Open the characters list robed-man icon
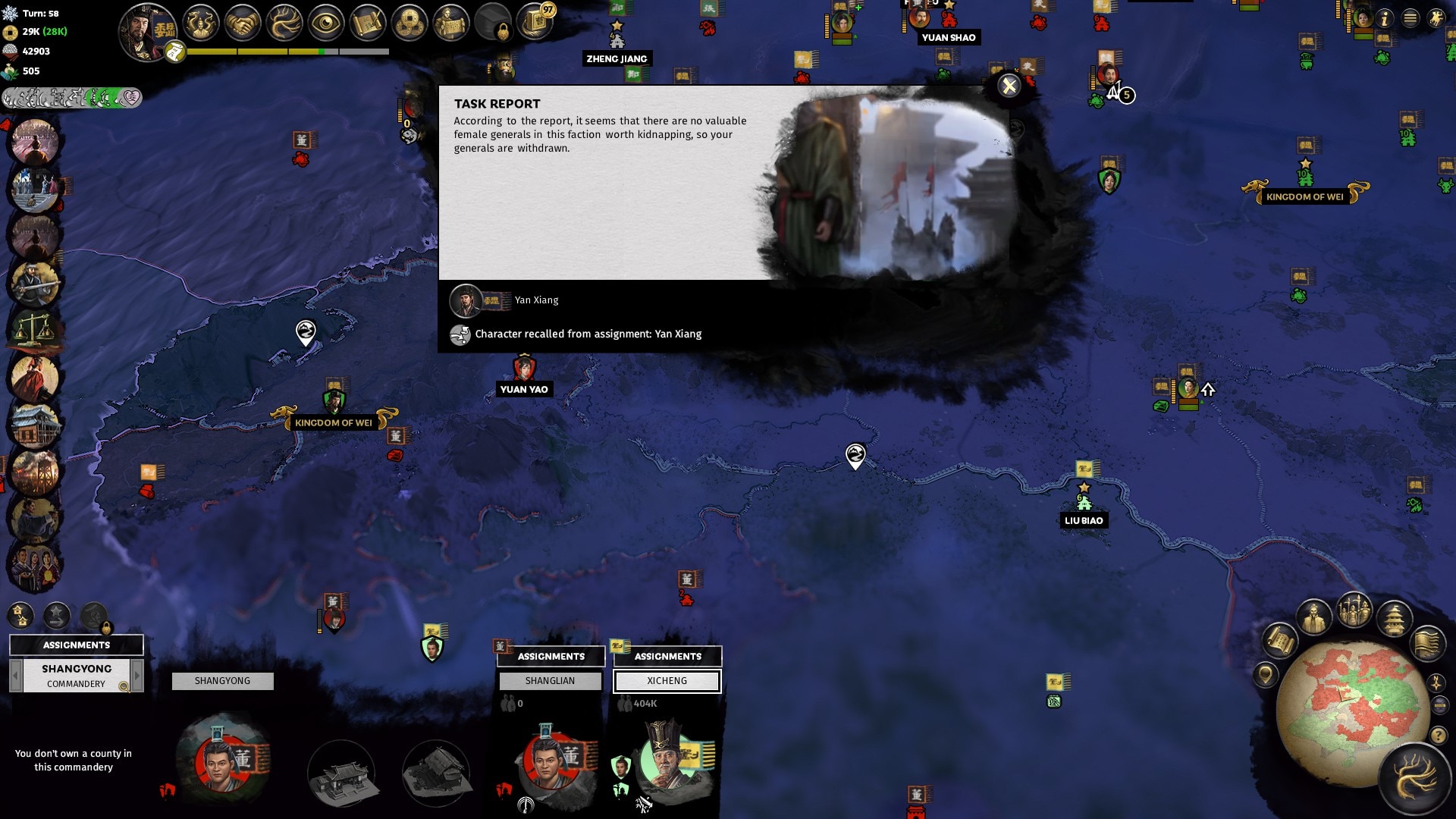The width and height of the screenshot is (1456, 819). 1314,617
